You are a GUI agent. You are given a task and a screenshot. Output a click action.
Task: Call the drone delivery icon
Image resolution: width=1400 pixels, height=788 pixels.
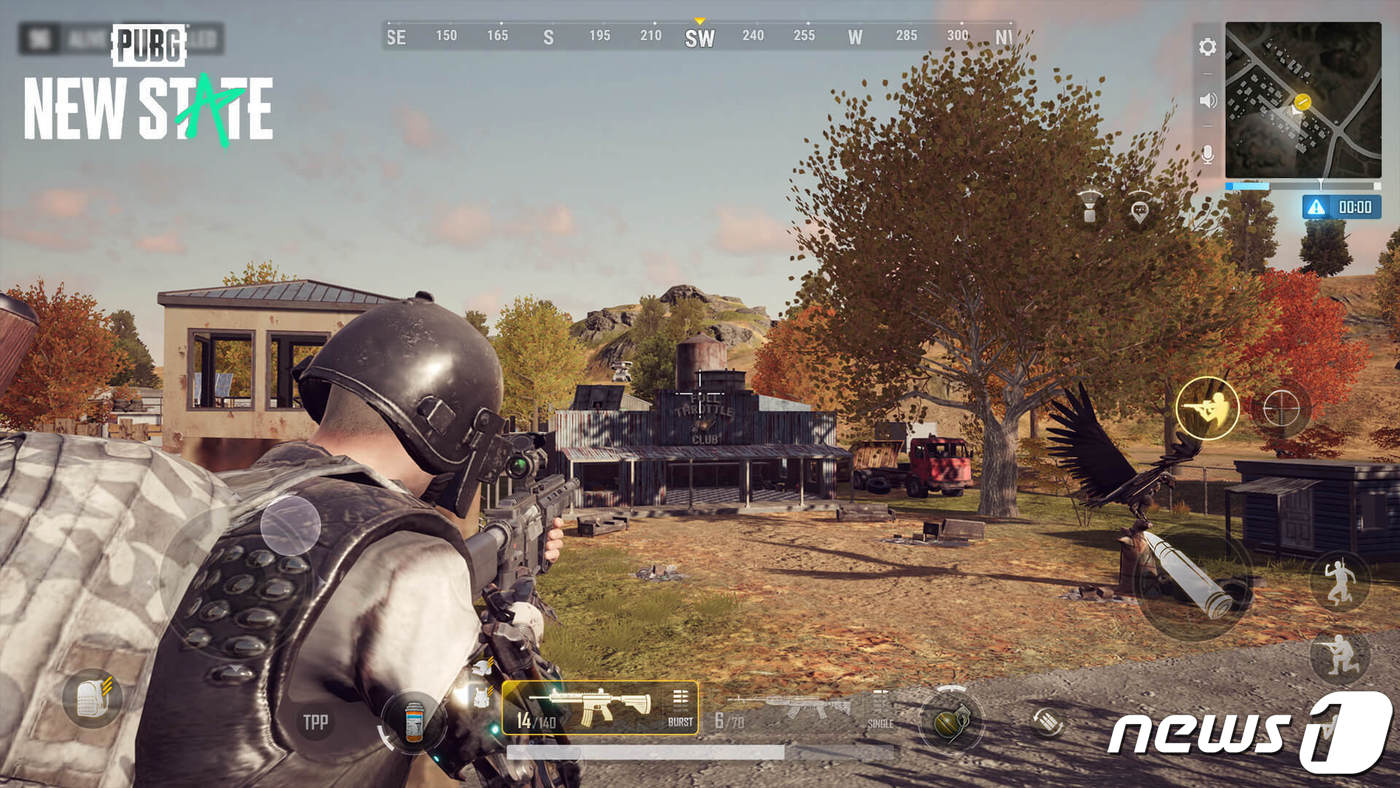1091,207
